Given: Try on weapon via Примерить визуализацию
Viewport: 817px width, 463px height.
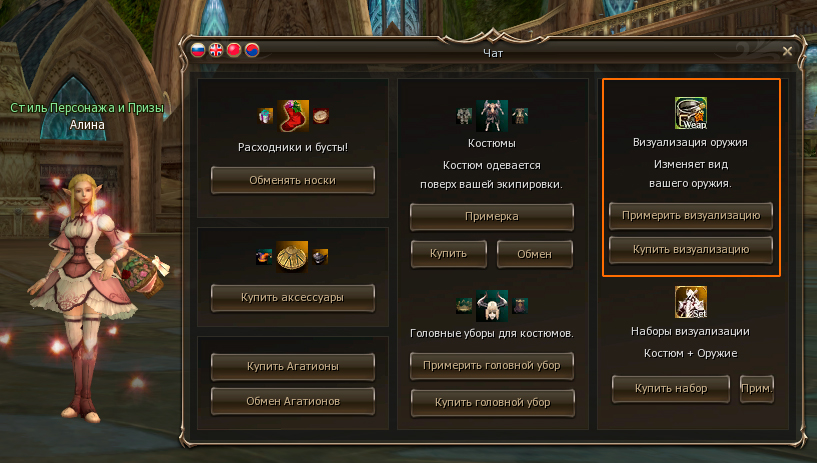Looking at the screenshot, I should click(690, 215).
